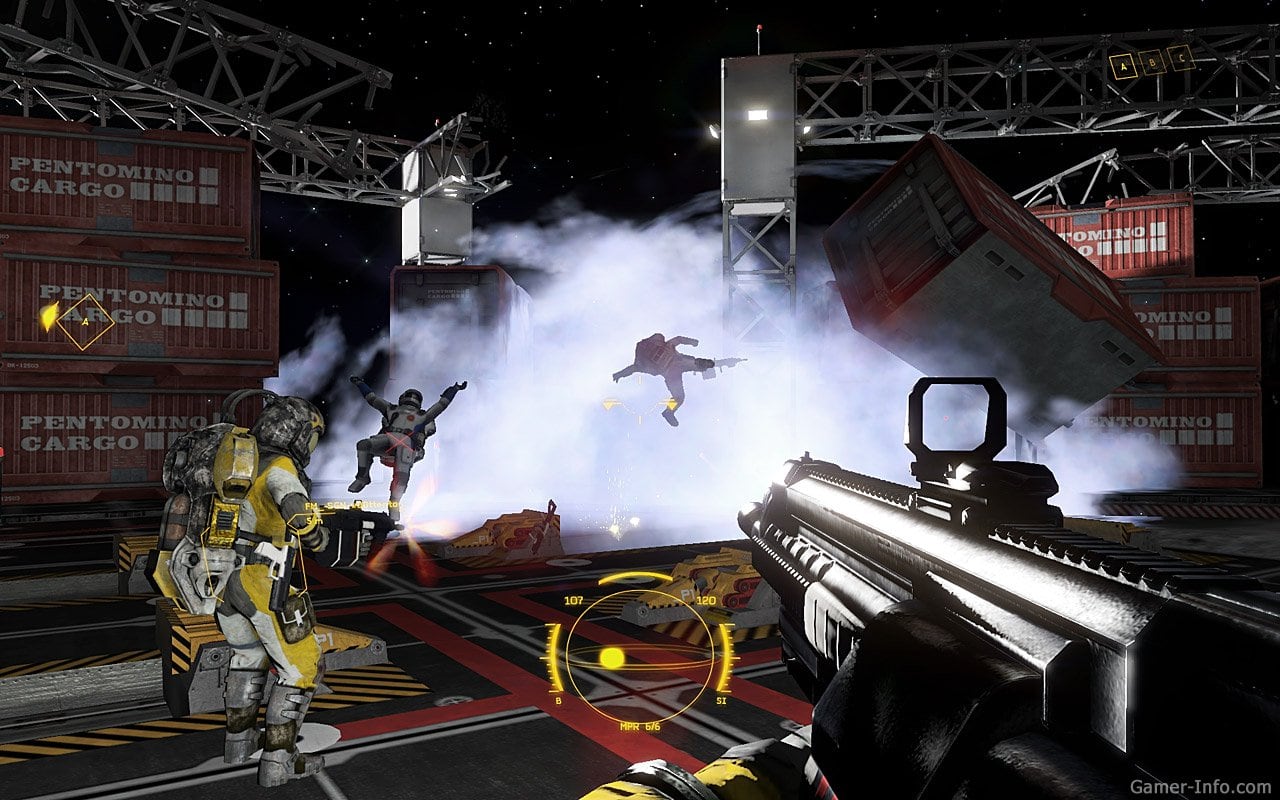Click the diamond-shaped objective A waypoint marker
The width and height of the screenshot is (1280, 800).
(84, 322)
